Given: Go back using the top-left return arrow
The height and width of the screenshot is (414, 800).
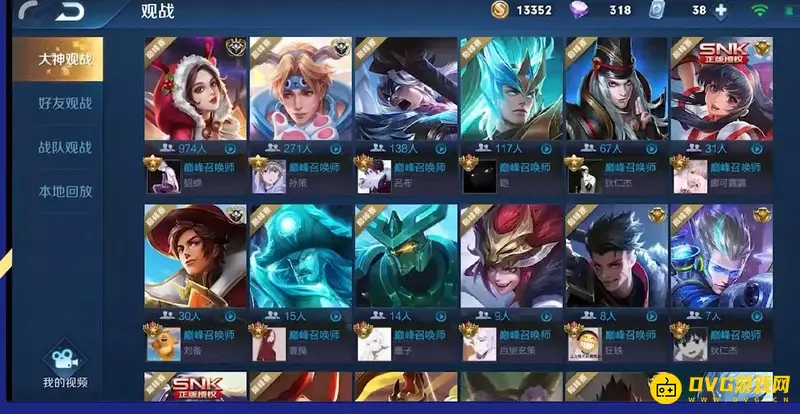Looking at the screenshot, I should (x=70, y=12).
